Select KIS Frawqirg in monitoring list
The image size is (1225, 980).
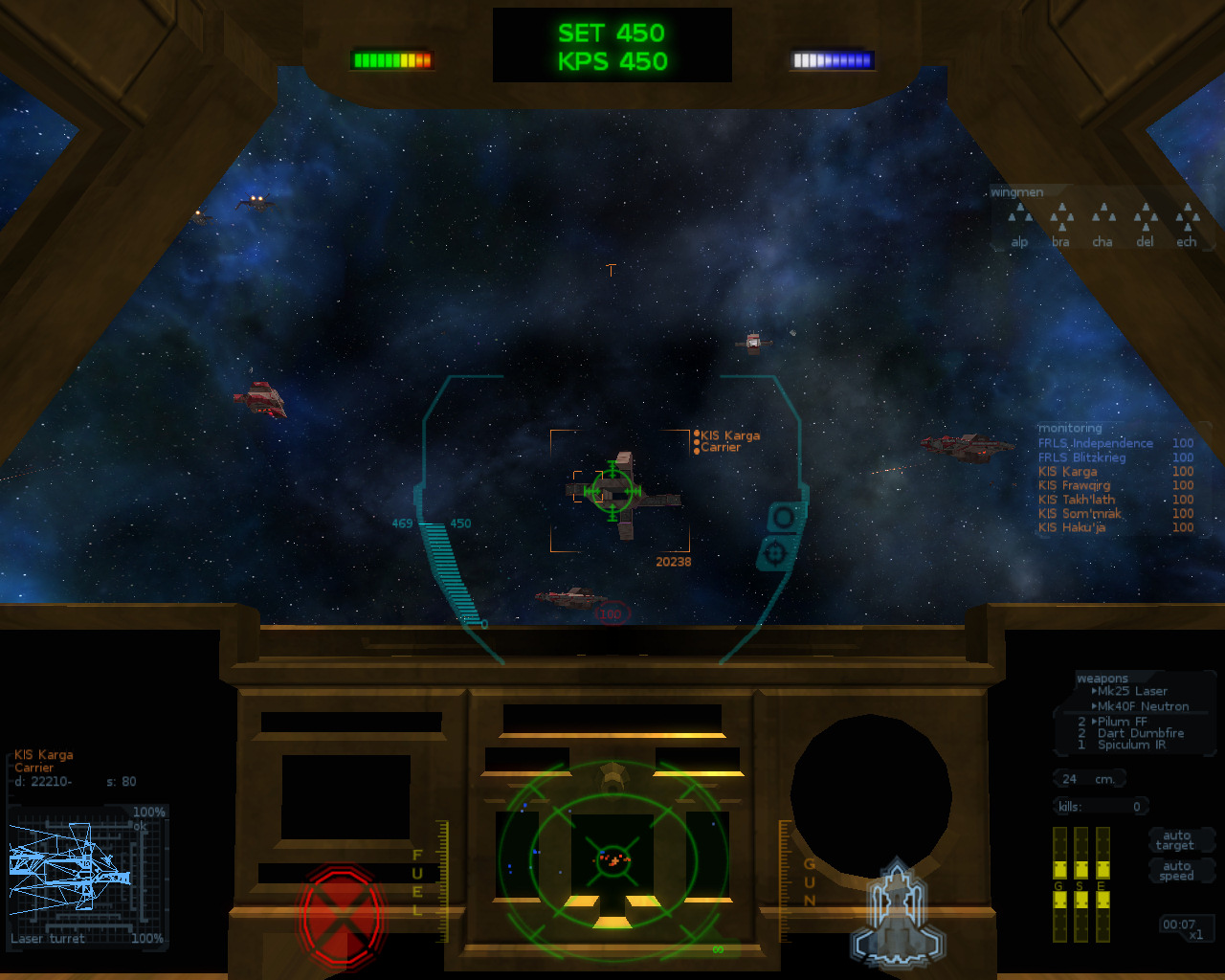click(1074, 485)
